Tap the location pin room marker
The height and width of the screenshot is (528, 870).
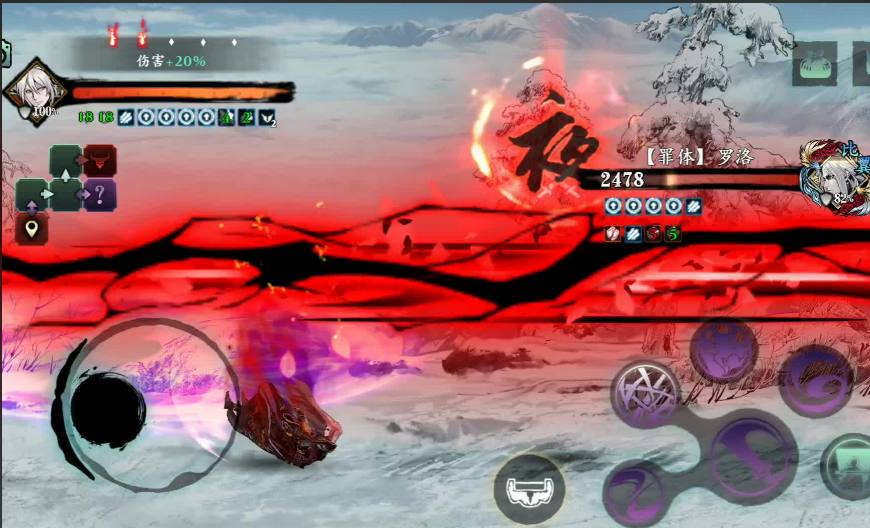[x=32, y=229]
